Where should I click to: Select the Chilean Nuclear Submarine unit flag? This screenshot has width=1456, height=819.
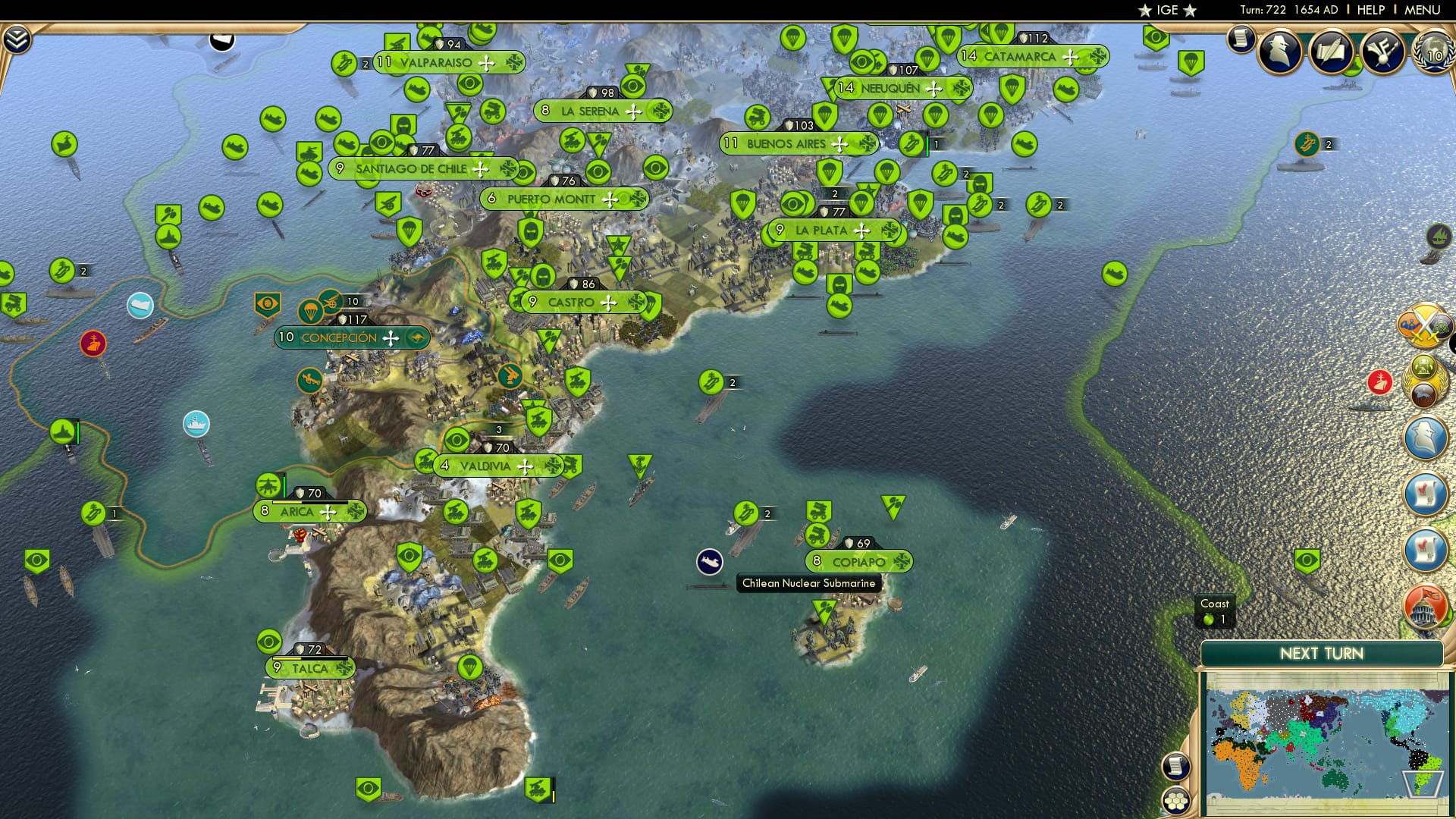point(711,561)
